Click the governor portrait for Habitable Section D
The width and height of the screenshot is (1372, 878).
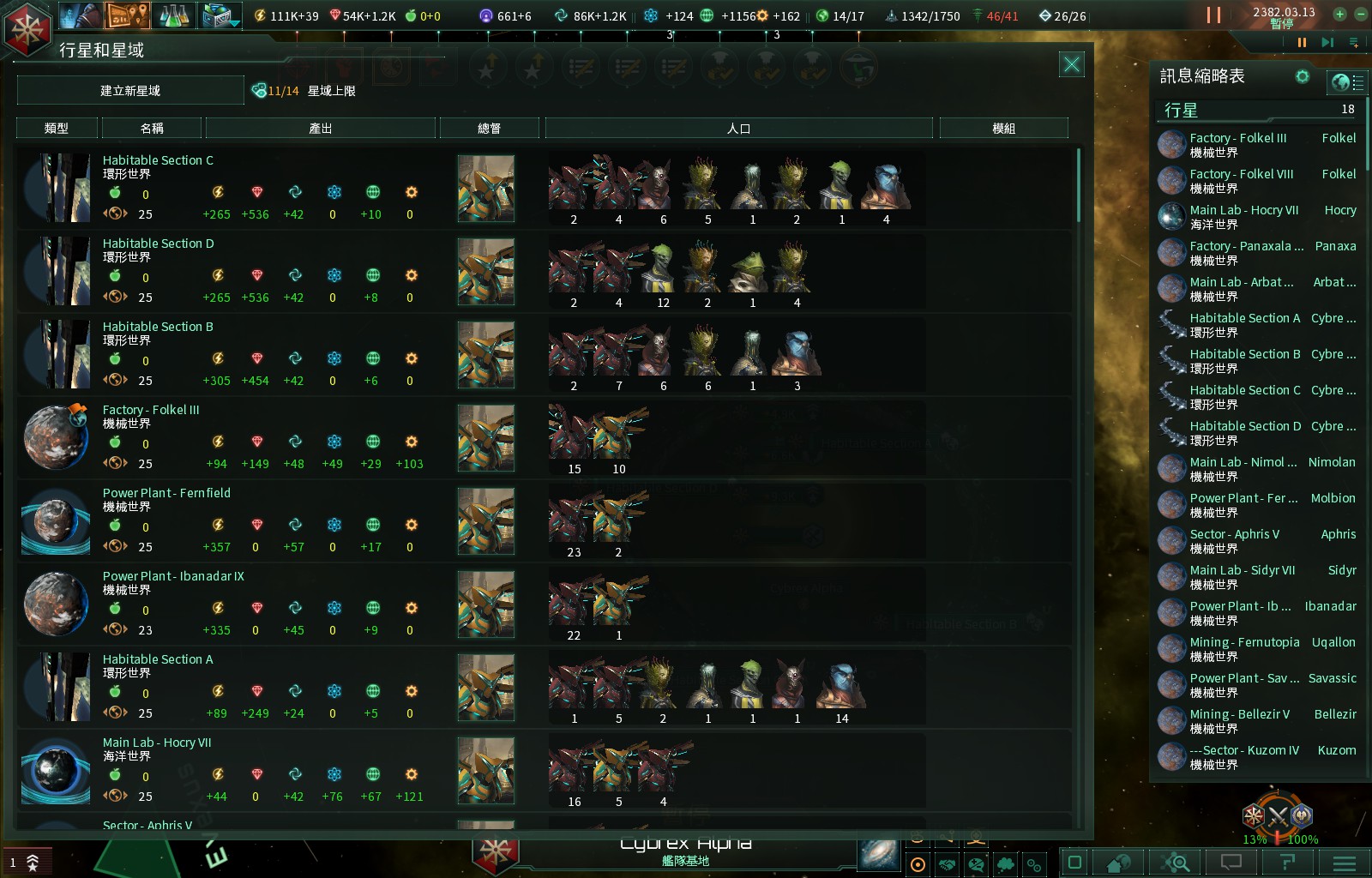pos(486,272)
